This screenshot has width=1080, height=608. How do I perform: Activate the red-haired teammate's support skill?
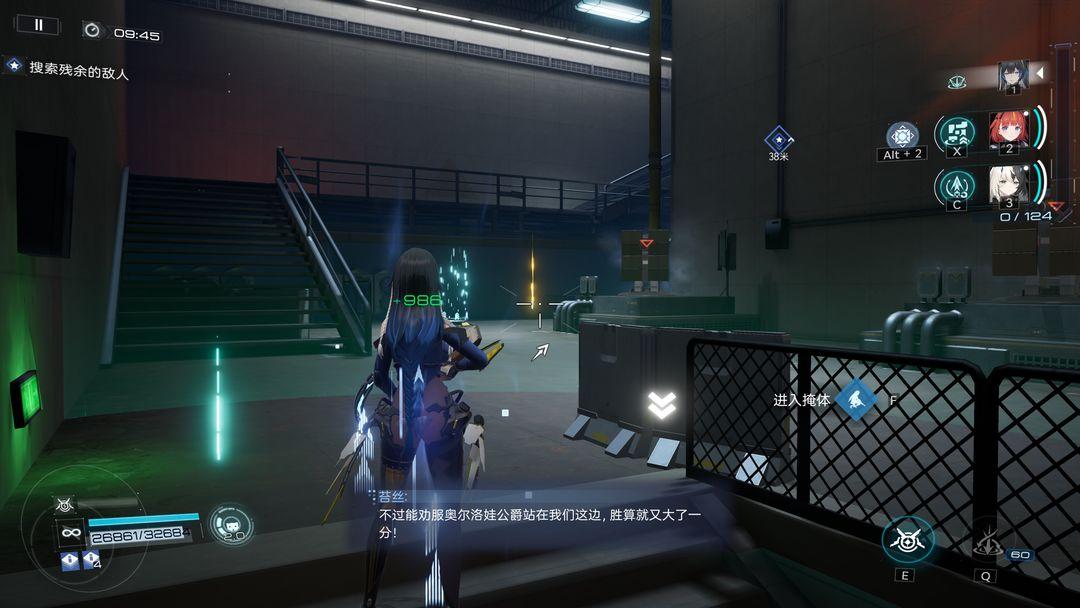coord(957,132)
